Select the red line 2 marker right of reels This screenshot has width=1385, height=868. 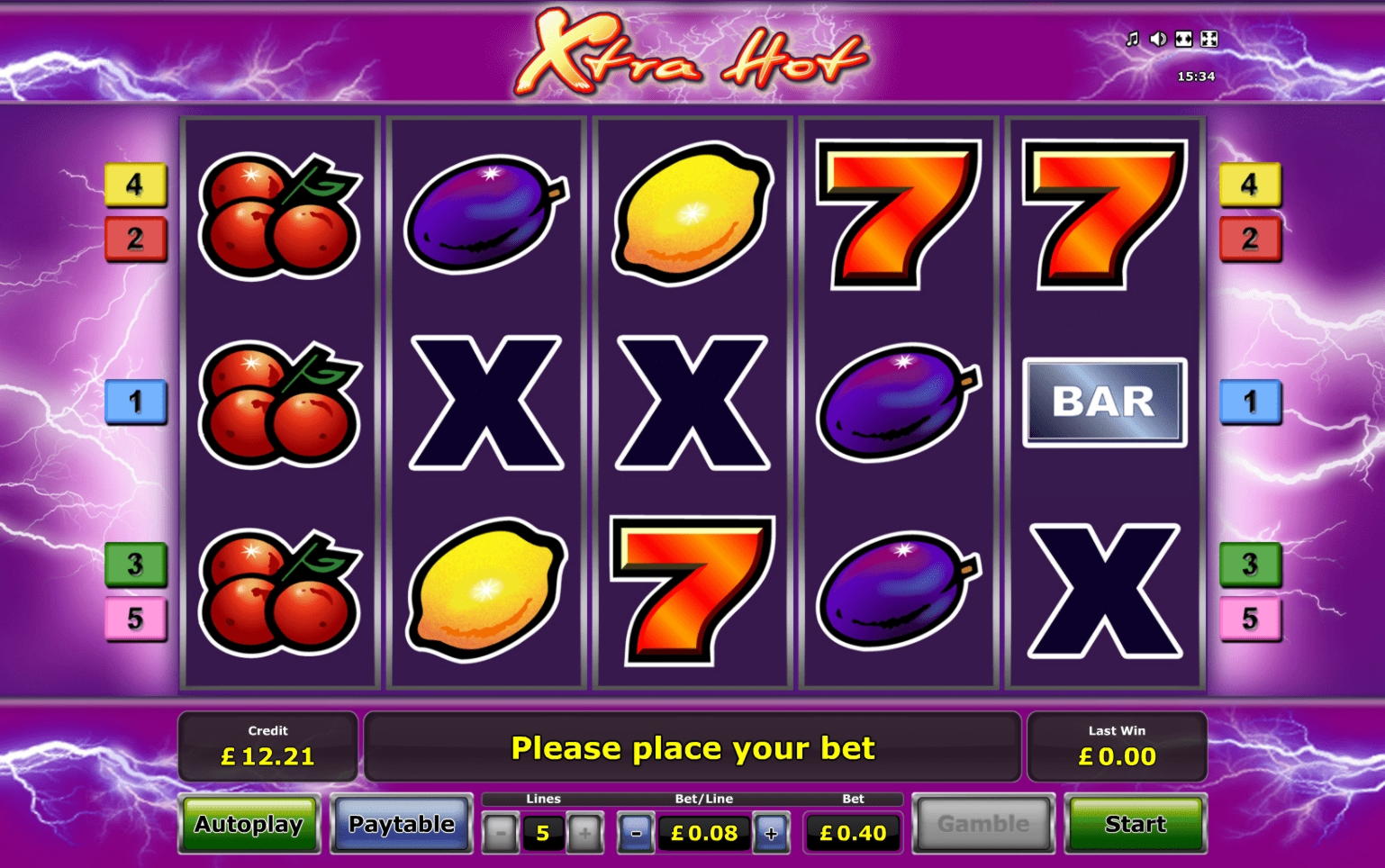tap(1250, 239)
